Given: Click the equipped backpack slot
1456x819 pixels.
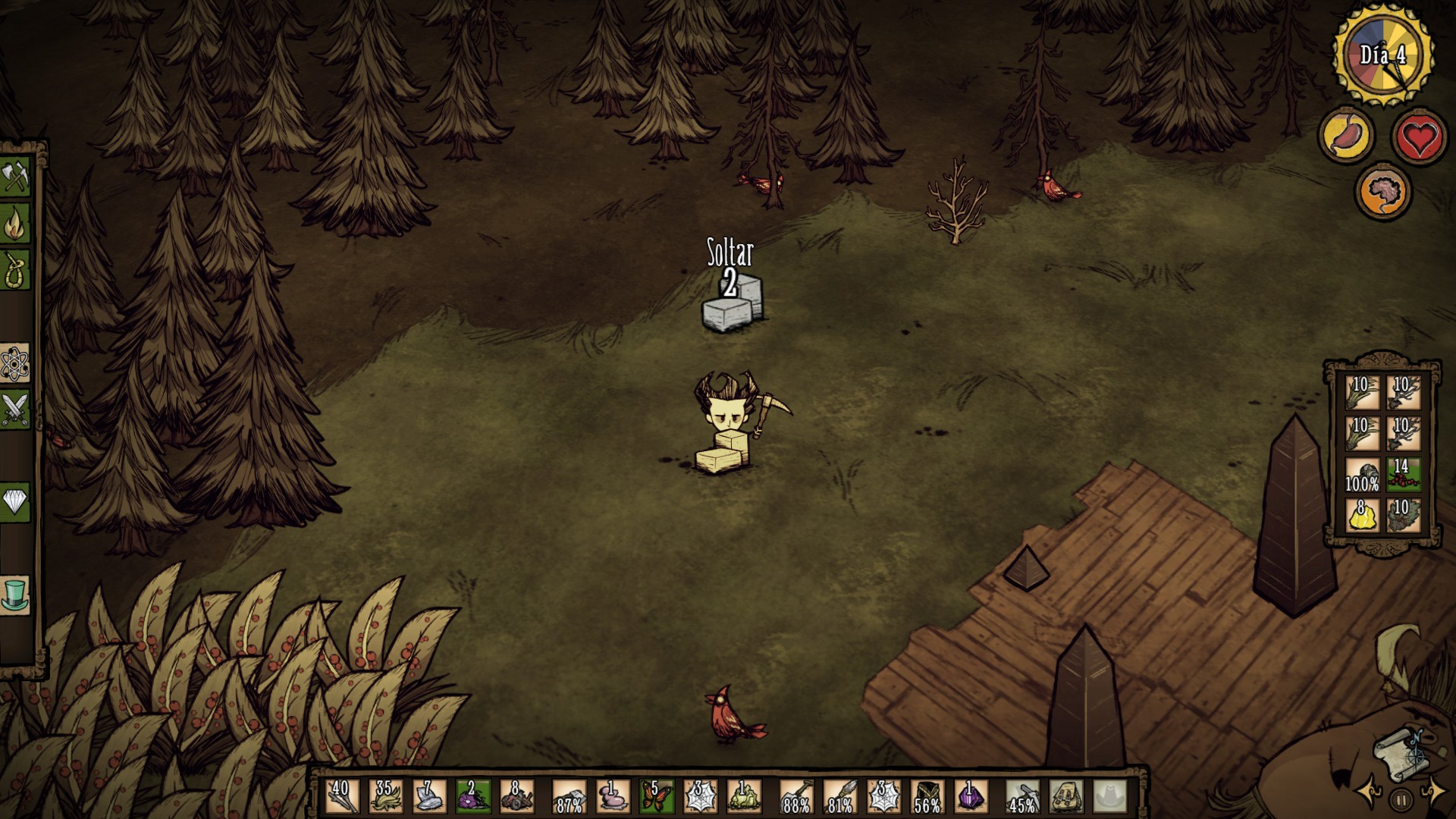Looking at the screenshot, I should point(1067,796).
